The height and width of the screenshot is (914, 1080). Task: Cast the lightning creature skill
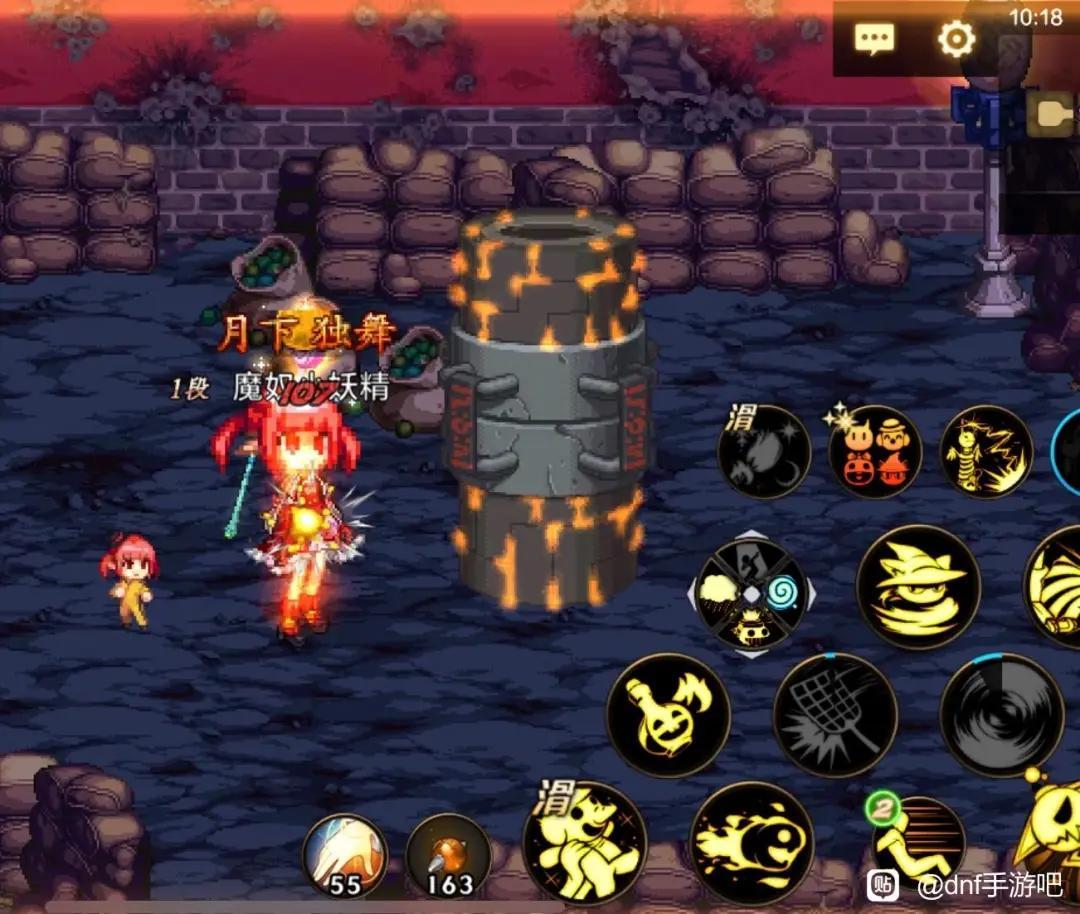(986, 452)
